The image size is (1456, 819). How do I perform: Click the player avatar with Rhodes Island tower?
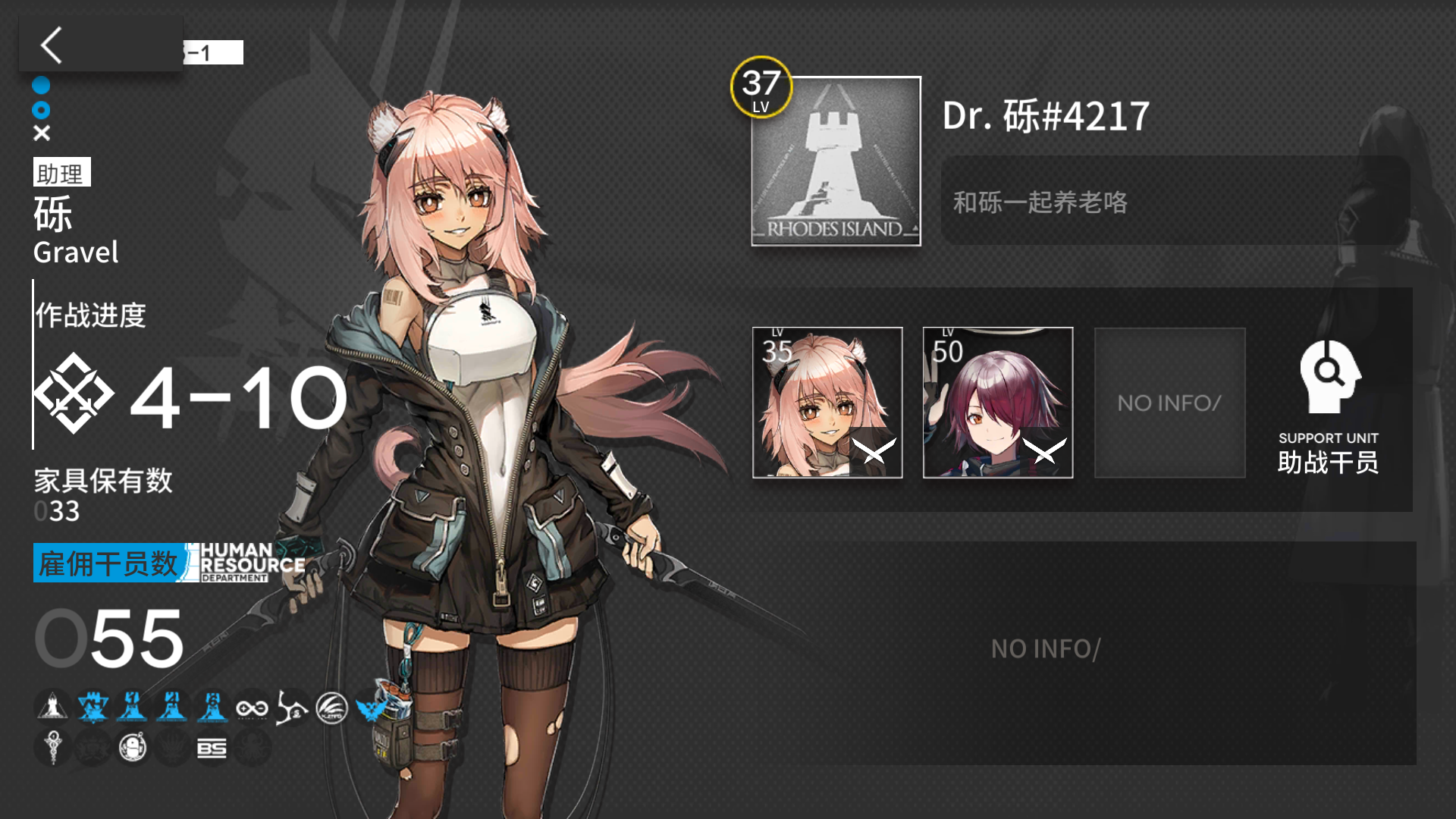[x=835, y=161]
